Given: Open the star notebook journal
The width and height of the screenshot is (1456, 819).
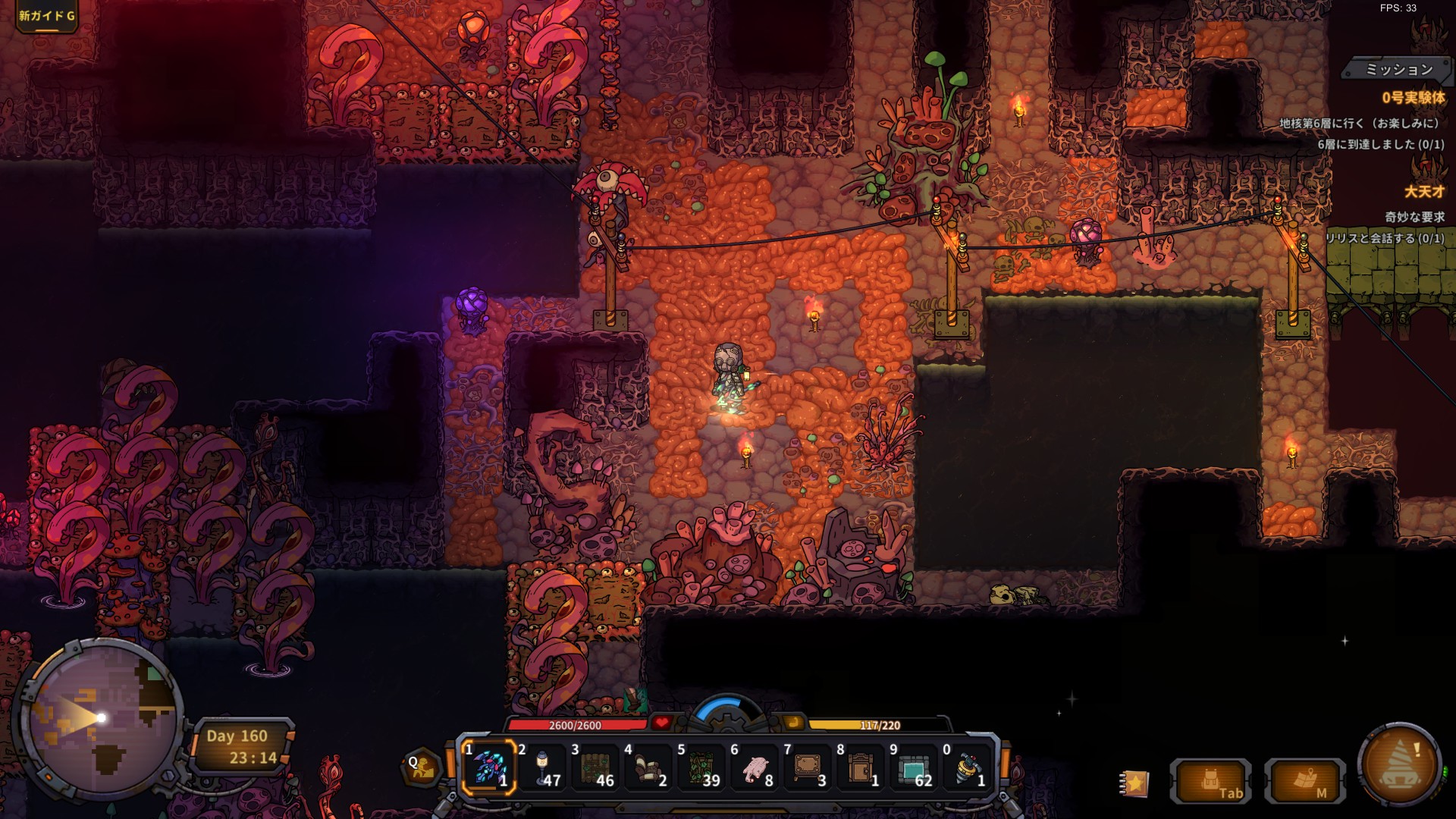Looking at the screenshot, I should 1134,782.
